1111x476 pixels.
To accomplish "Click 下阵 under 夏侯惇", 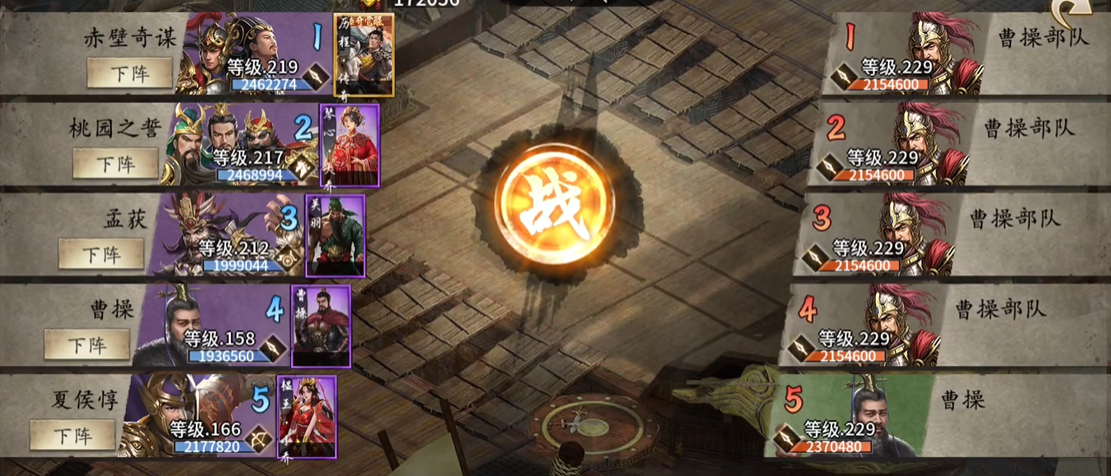I will 72,435.
